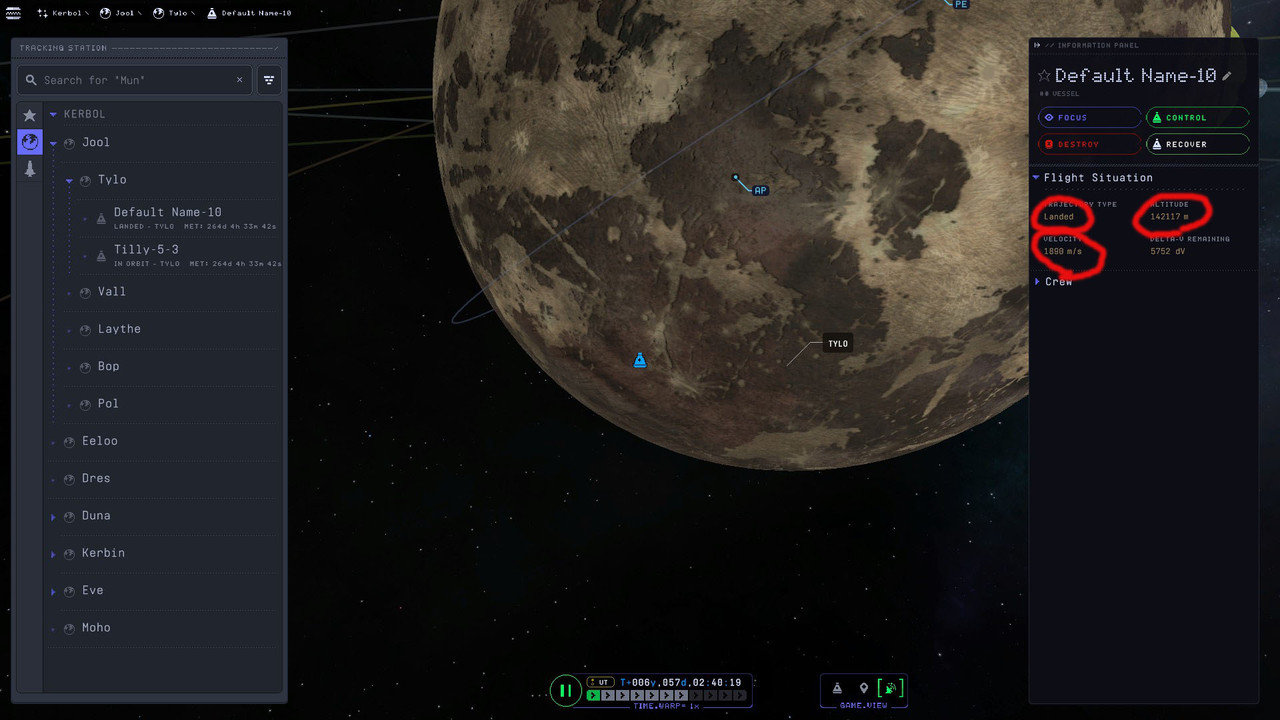Select Tilly-5-3 in the object list
The image size is (1280, 720).
click(x=146, y=250)
